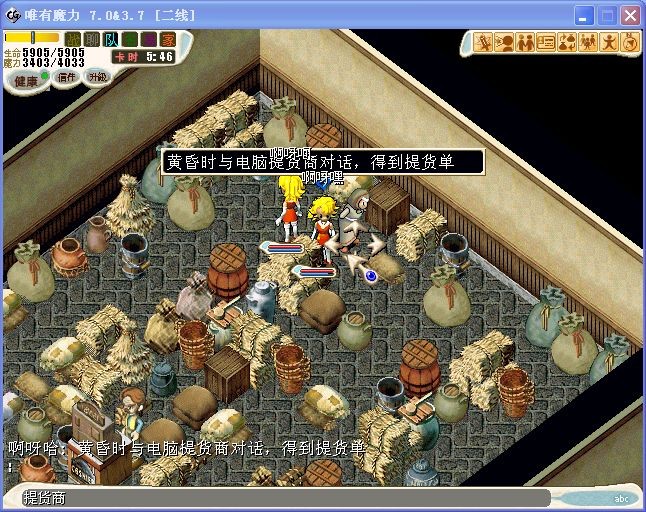
Task: Open the money bags exchange icon
Action: (567, 43)
